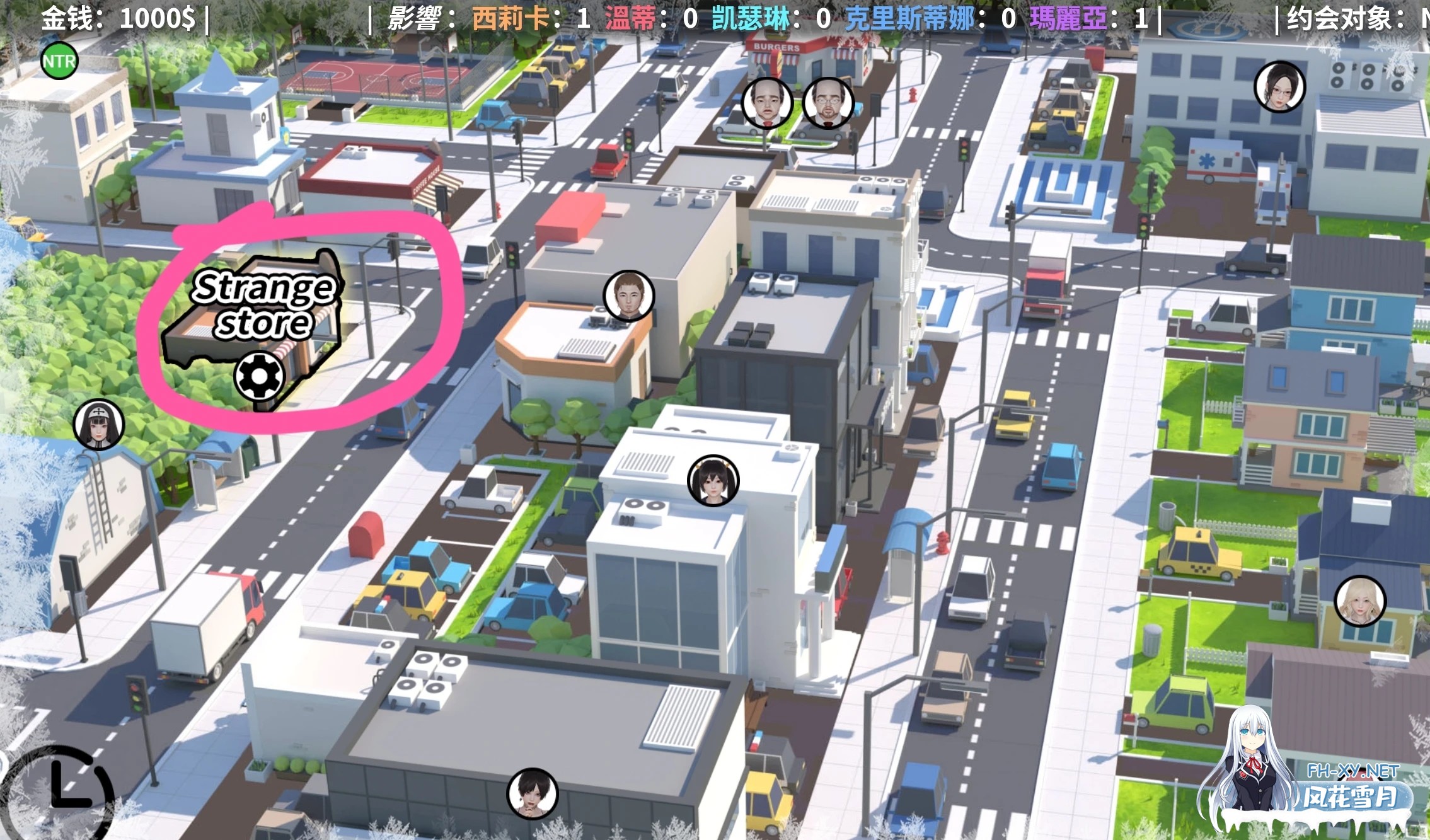
Task: Toggle the green NTR button
Action: 59,61
